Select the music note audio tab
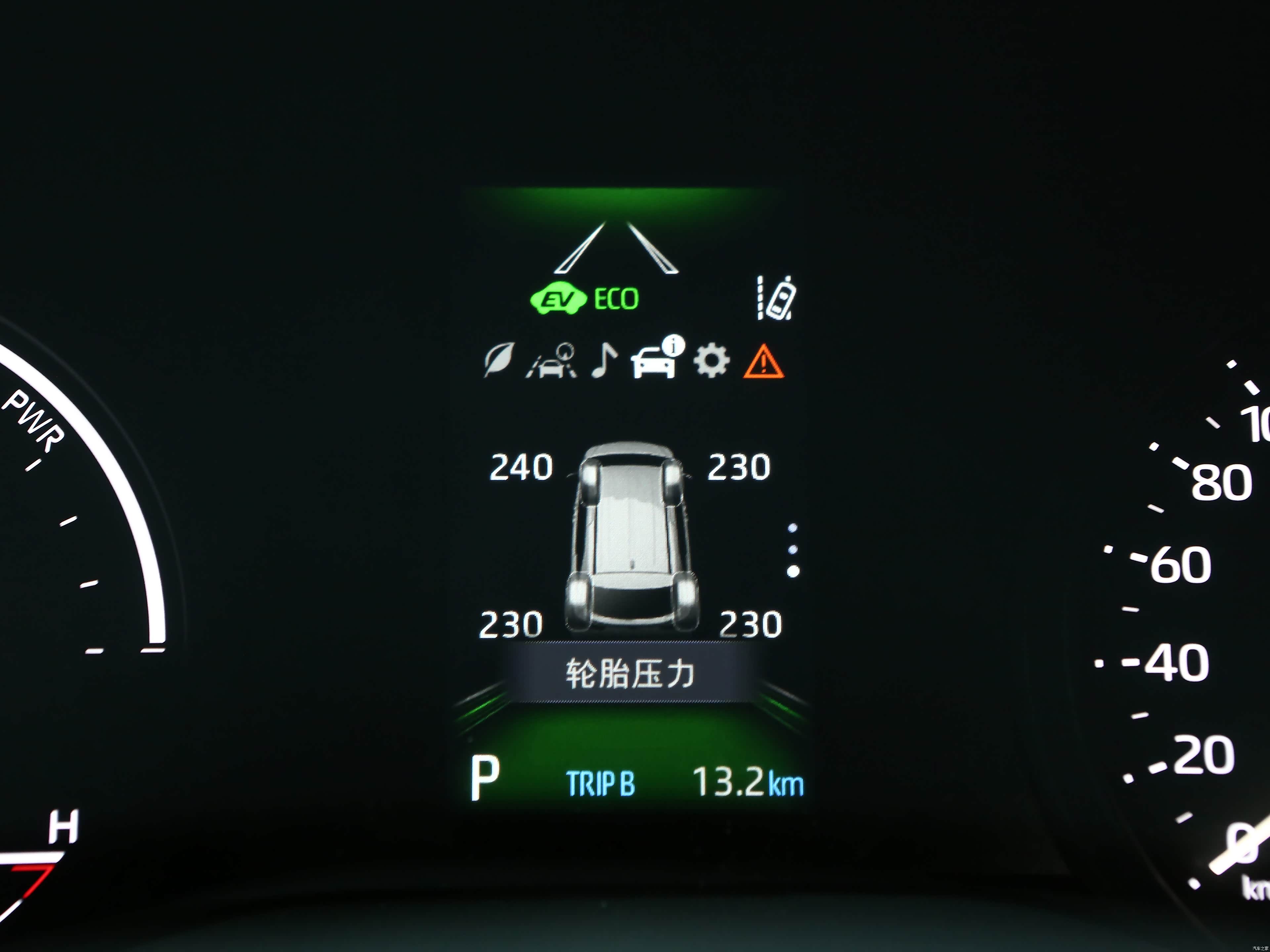 point(604,361)
